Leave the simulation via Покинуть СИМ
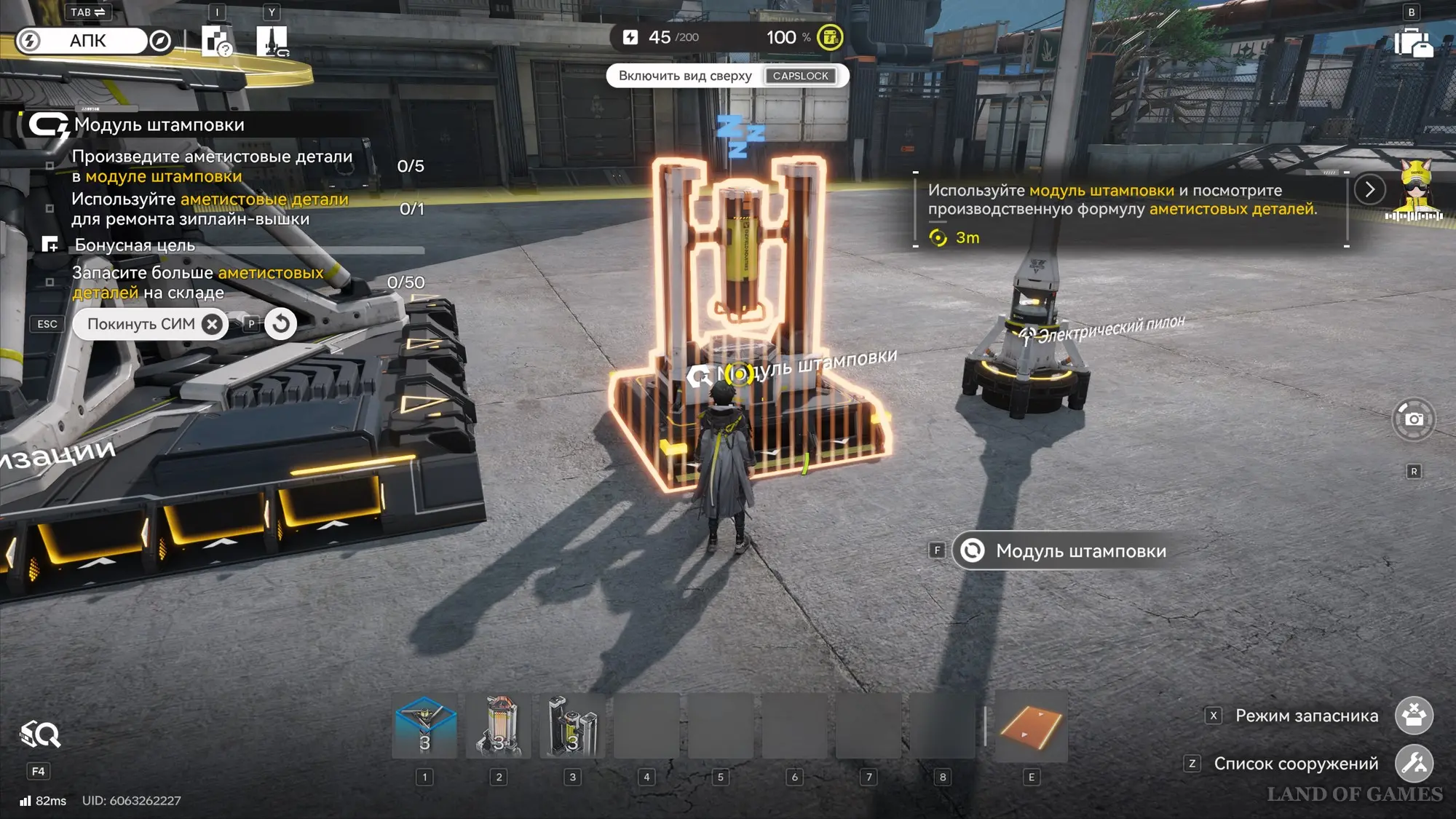1456x819 pixels. pyautogui.click(x=151, y=324)
